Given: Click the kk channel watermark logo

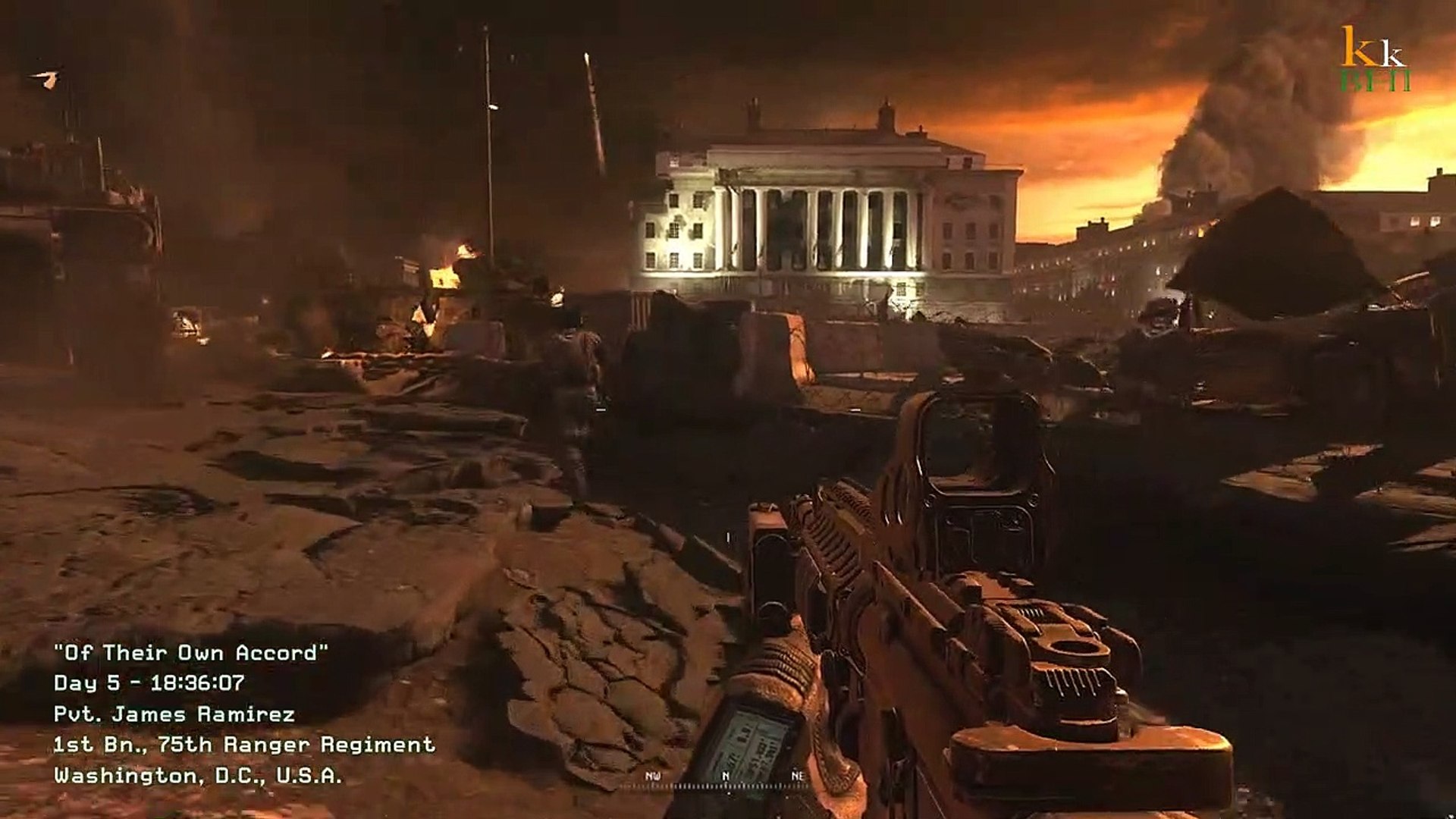Looking at the screenshot, I should pyautogui.click(x=1375, y=59).
